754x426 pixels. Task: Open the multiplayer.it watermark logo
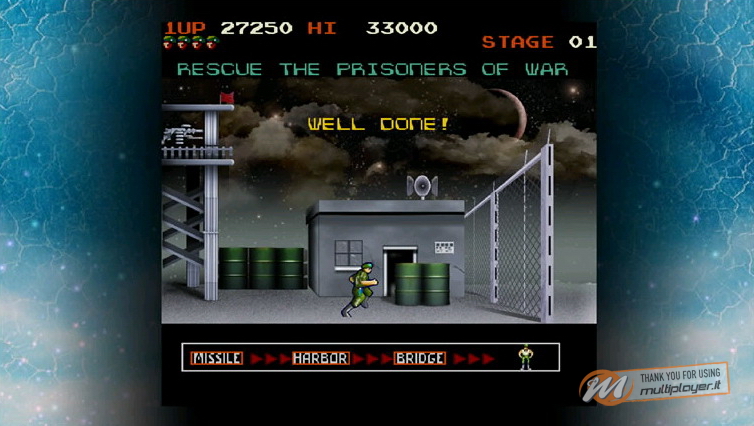(x=655, y=383)
